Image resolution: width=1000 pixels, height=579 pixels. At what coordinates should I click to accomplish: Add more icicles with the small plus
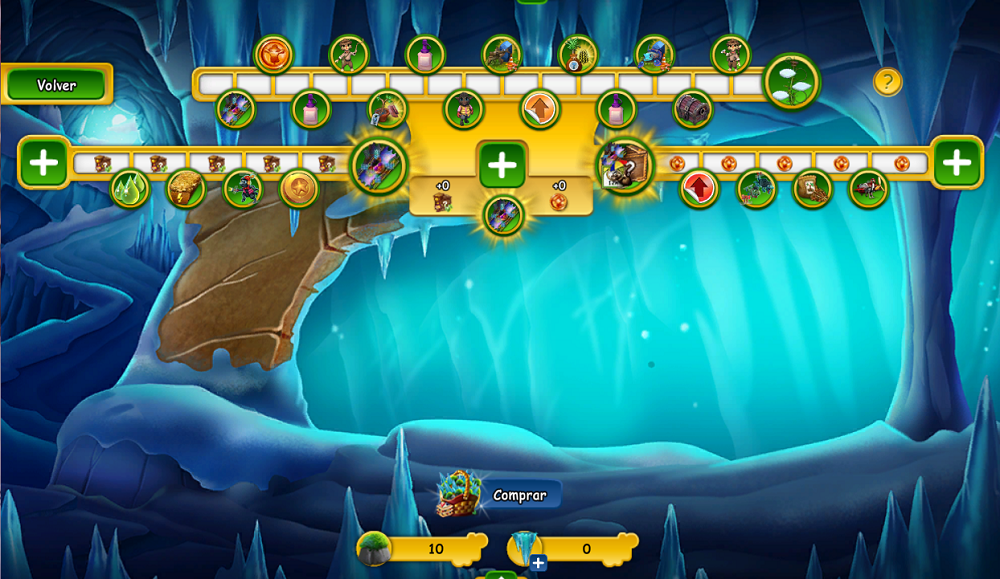tap(538, 563)
